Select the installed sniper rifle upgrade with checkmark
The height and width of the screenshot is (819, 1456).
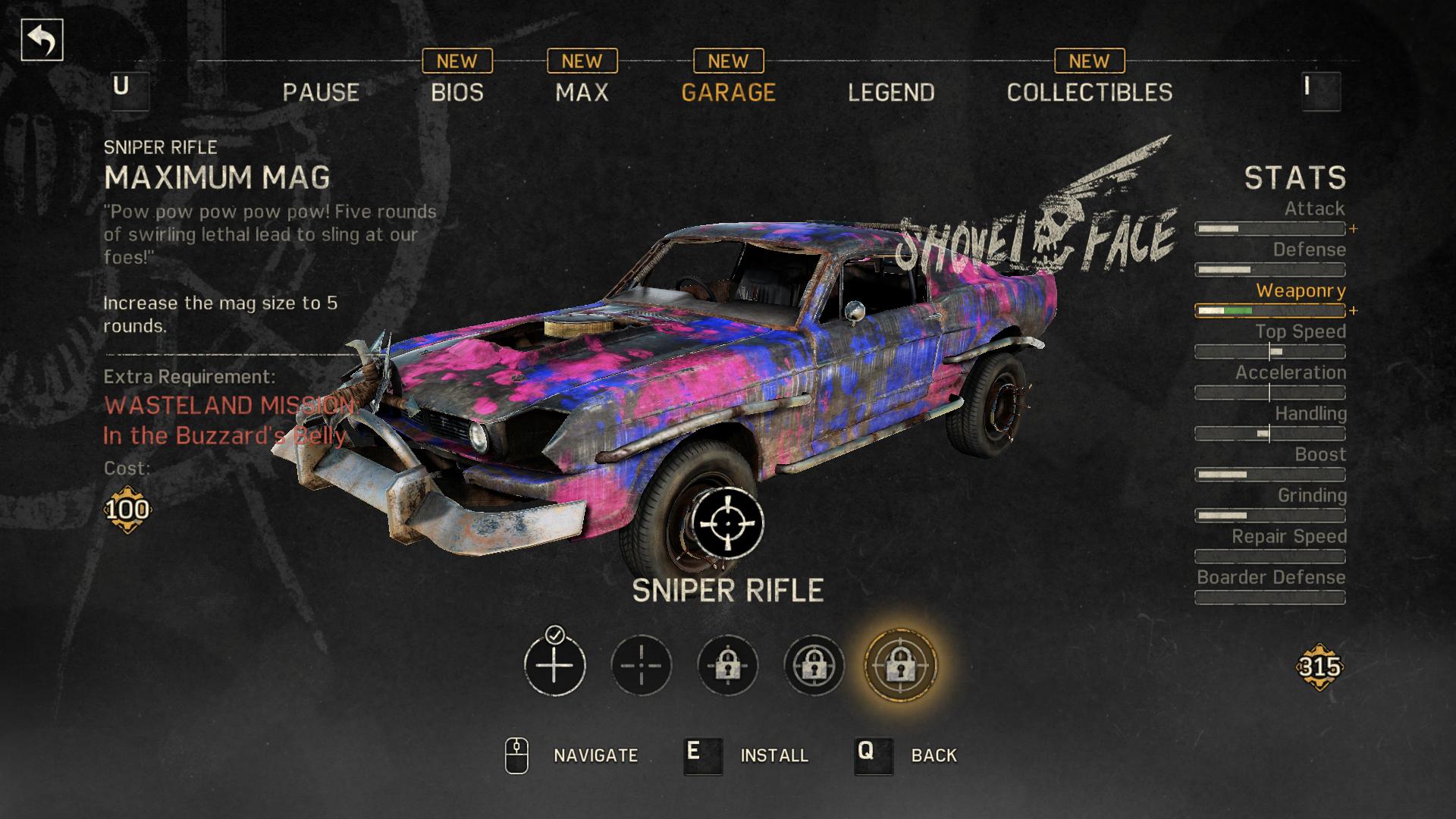coord(554,665)
